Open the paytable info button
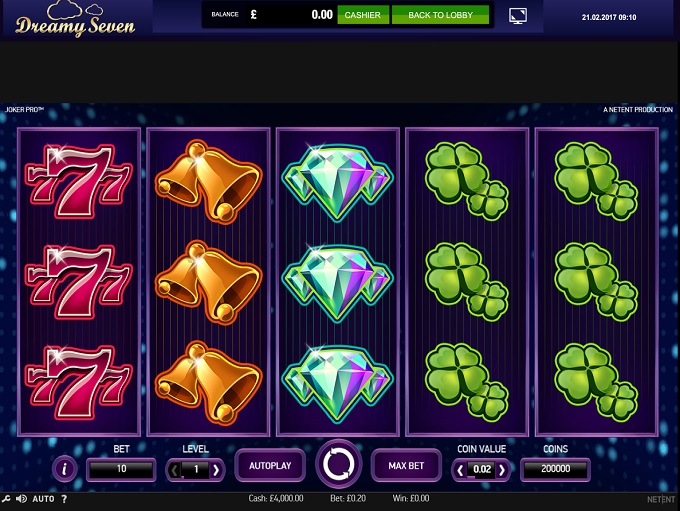Screen dimensions: 680x511 [x=65, y=468]
